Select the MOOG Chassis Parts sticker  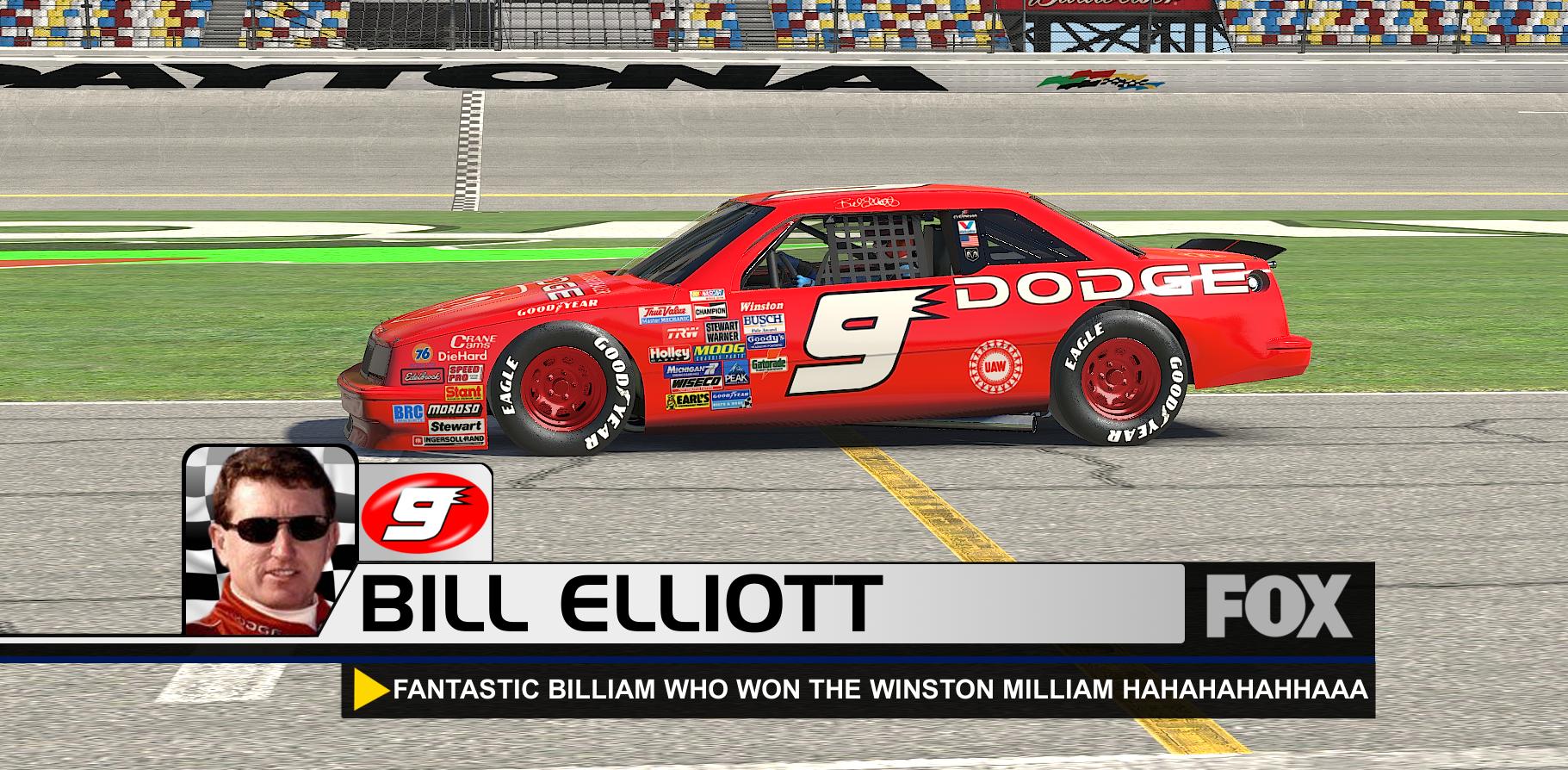click(720, 352)
